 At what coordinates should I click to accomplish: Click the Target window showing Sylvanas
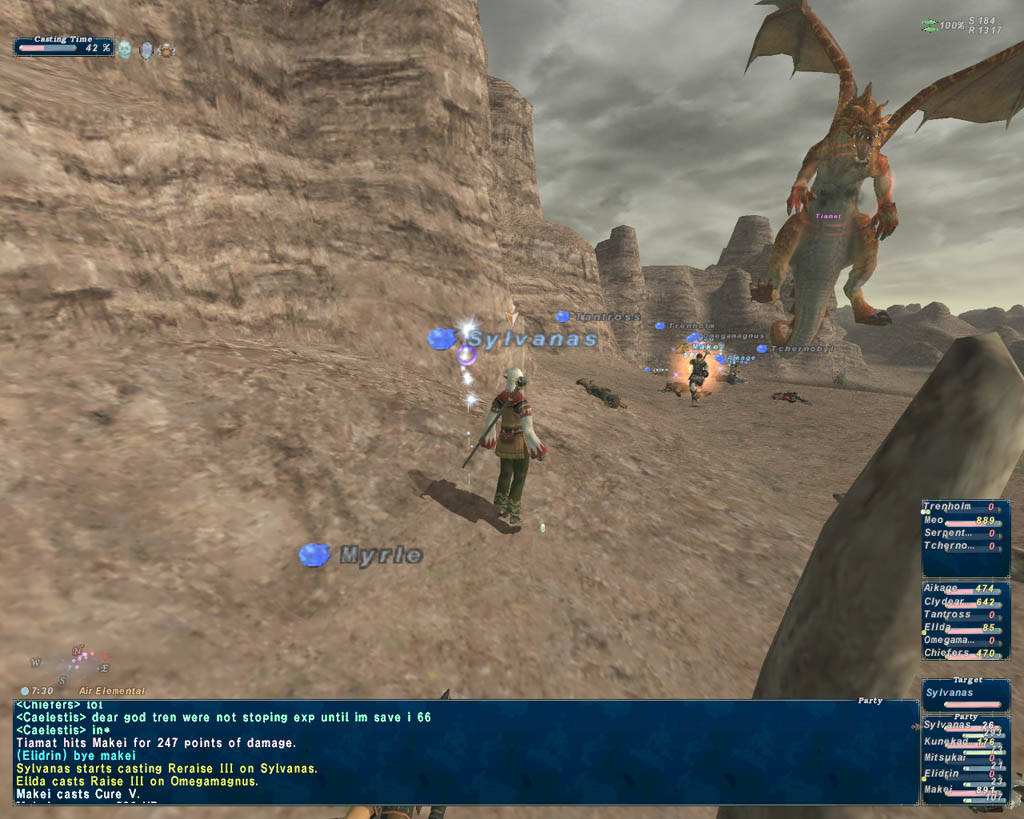[x=965, y=693]
